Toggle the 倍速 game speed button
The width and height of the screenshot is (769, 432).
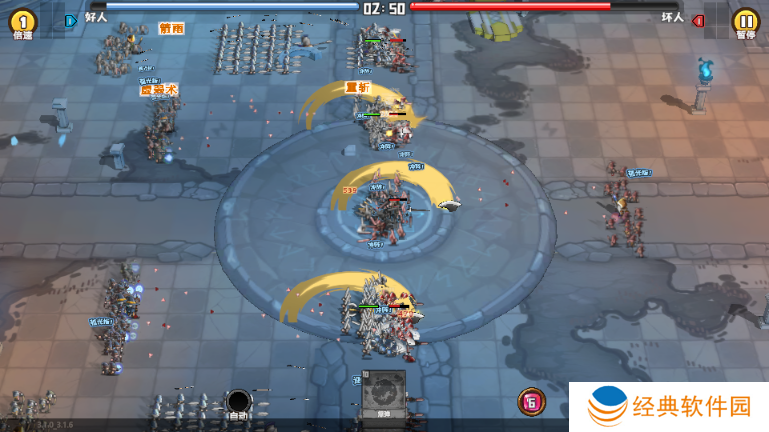click(x=22, y=22)
